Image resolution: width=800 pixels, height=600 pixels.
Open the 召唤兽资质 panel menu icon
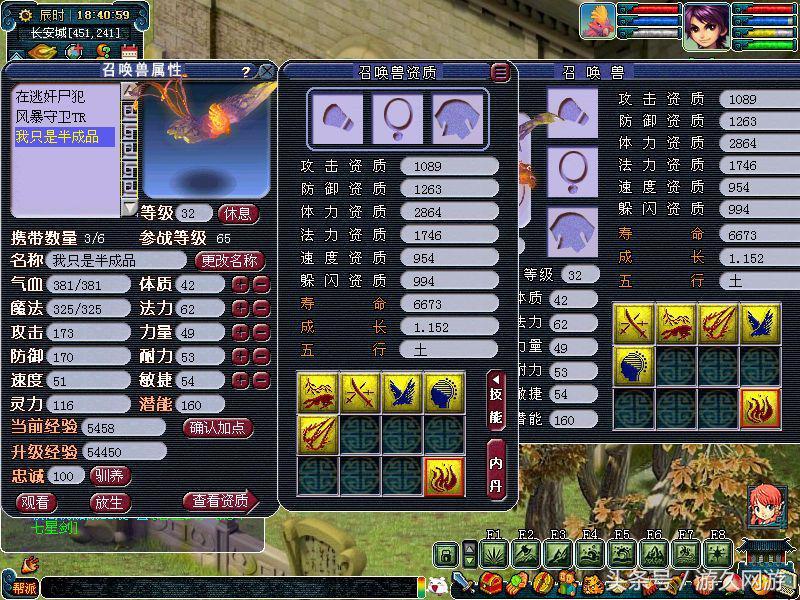tap(501, 72)
